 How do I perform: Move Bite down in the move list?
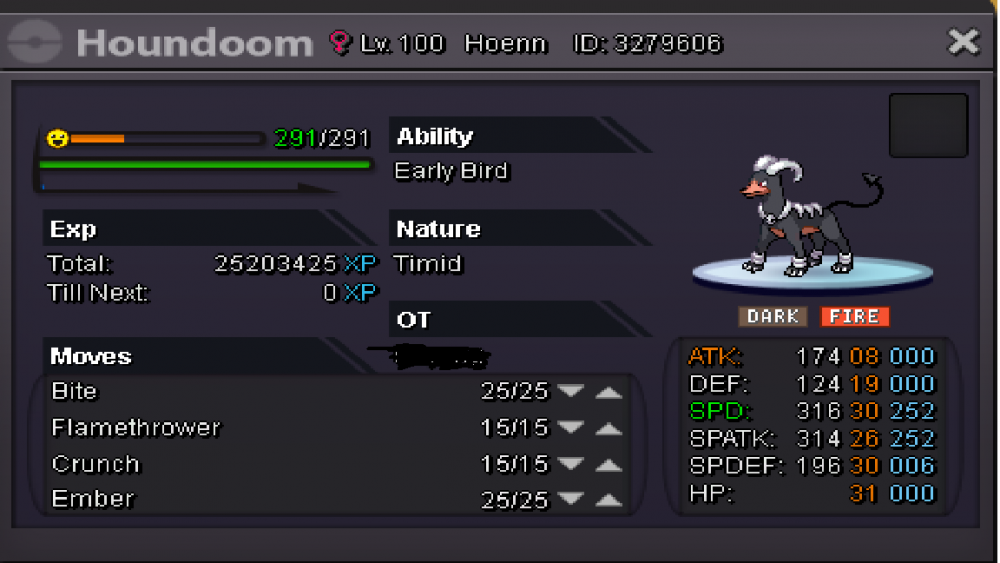click(571, 392)
